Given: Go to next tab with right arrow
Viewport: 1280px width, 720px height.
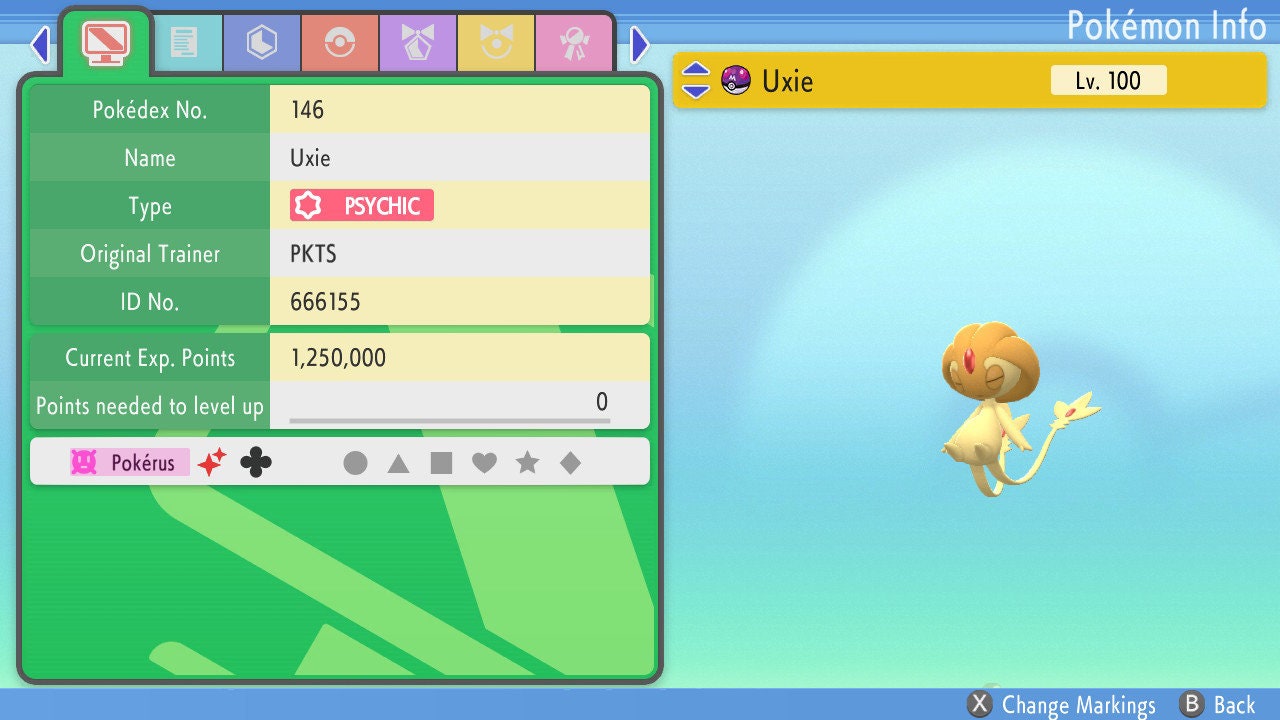Looking at the screenshot, I should [640, 44].
